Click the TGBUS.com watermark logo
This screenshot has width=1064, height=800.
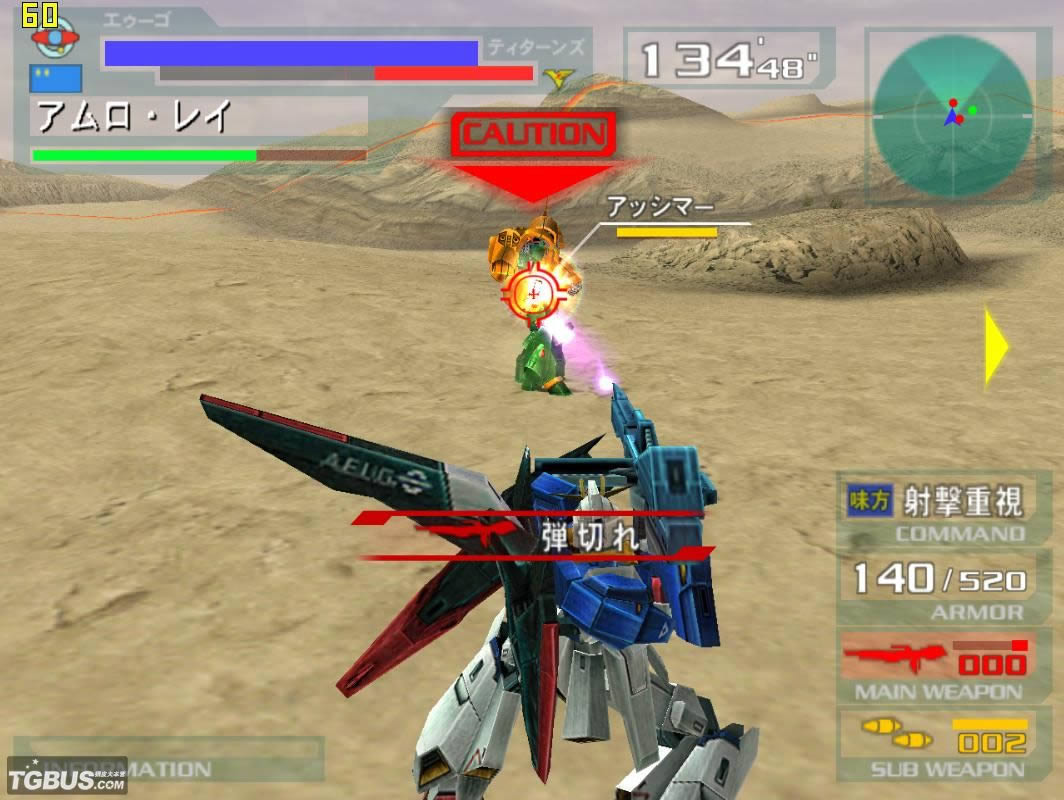coord(66,777)
